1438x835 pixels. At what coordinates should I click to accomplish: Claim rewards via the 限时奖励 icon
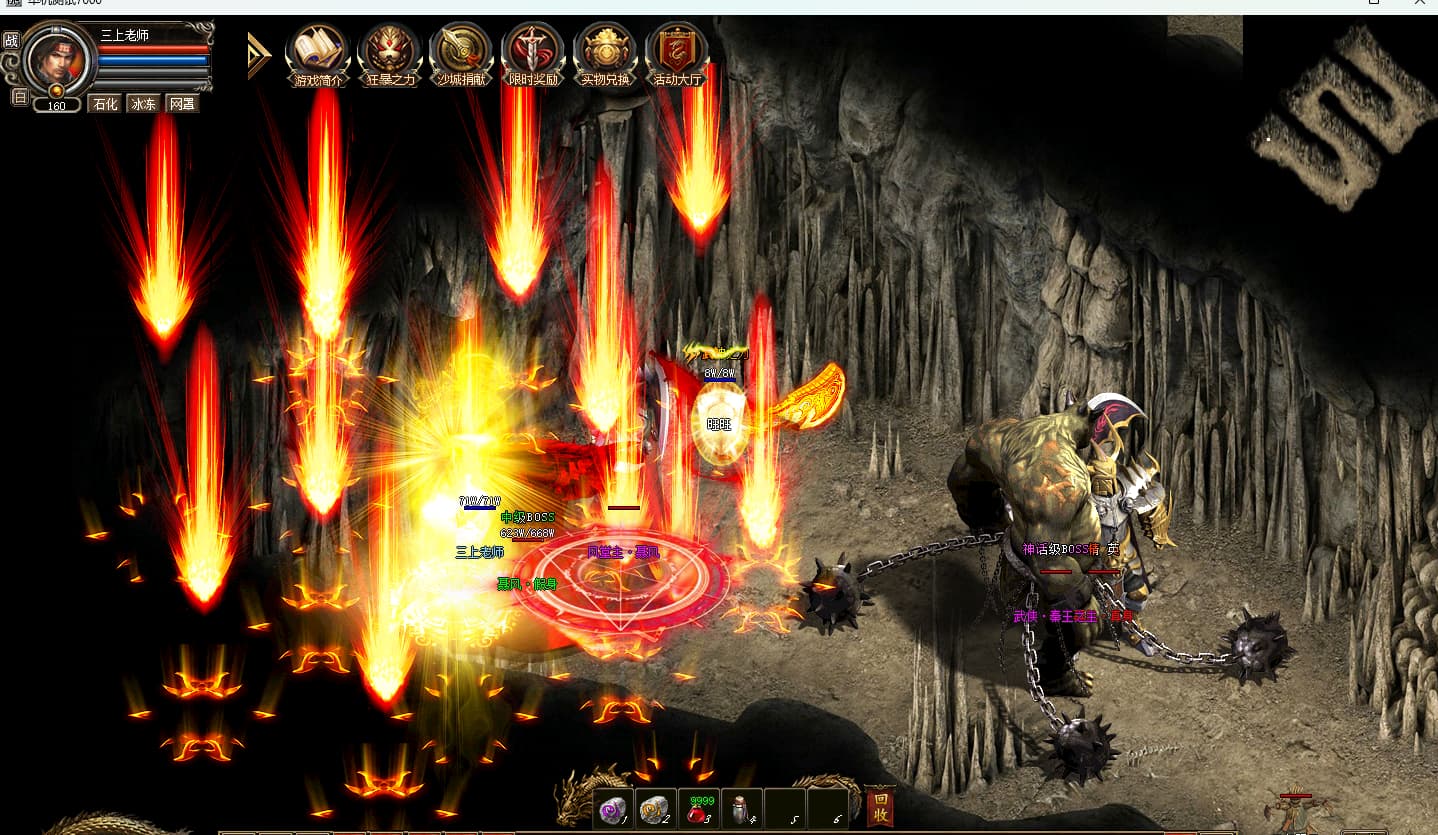tap(533, 53)
